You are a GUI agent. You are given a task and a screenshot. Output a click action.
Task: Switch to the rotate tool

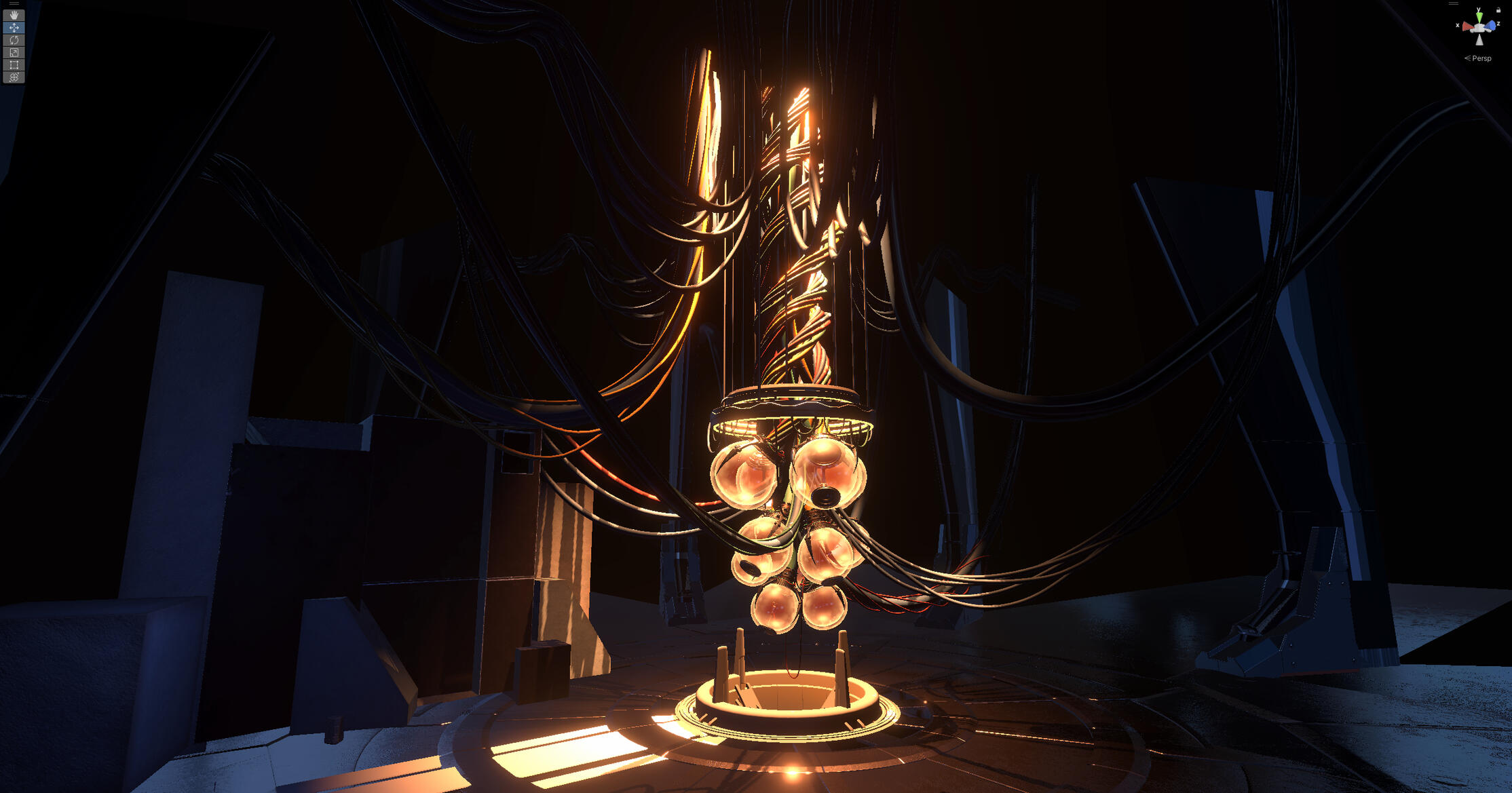pos(14,40)
